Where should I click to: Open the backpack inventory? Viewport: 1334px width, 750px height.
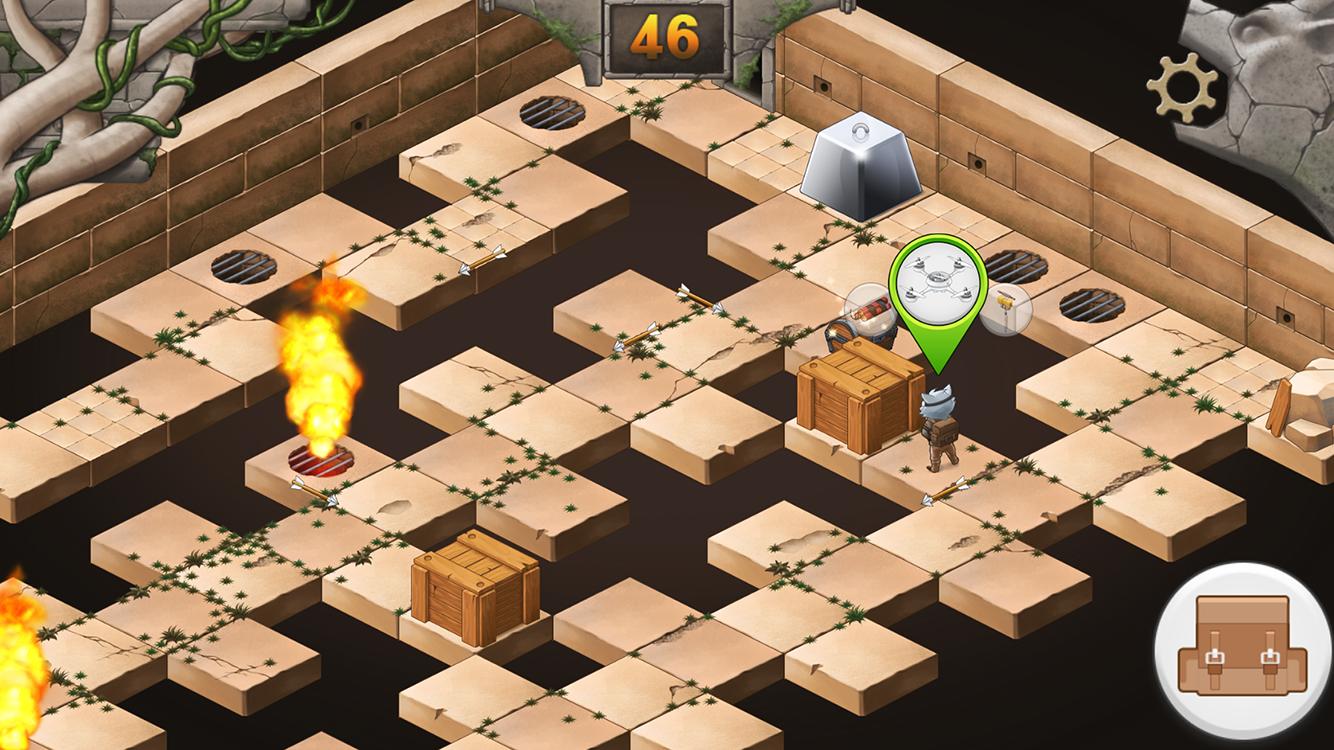1243,646
